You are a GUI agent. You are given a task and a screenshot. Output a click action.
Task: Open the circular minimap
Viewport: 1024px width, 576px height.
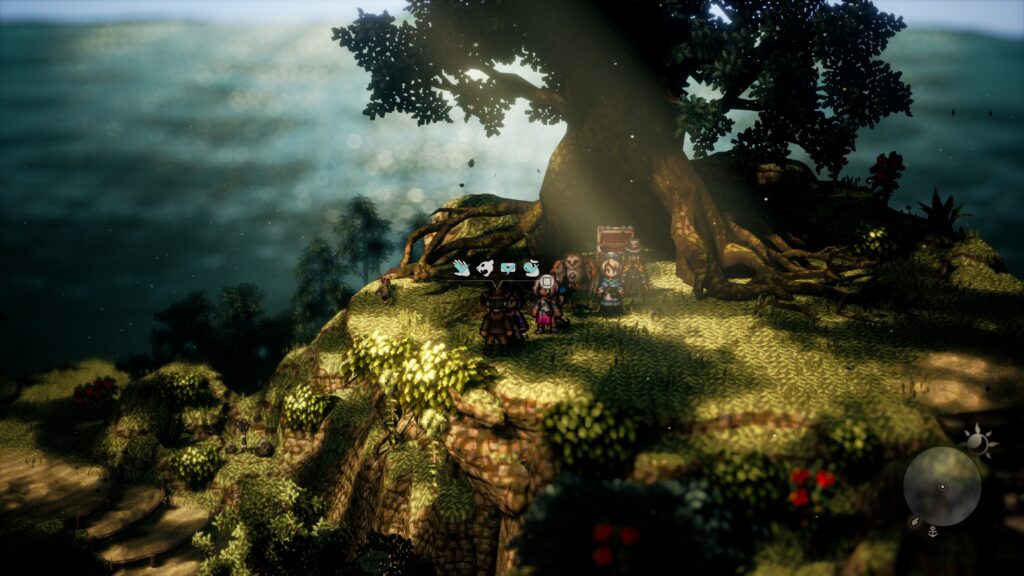tap(942, 486)
